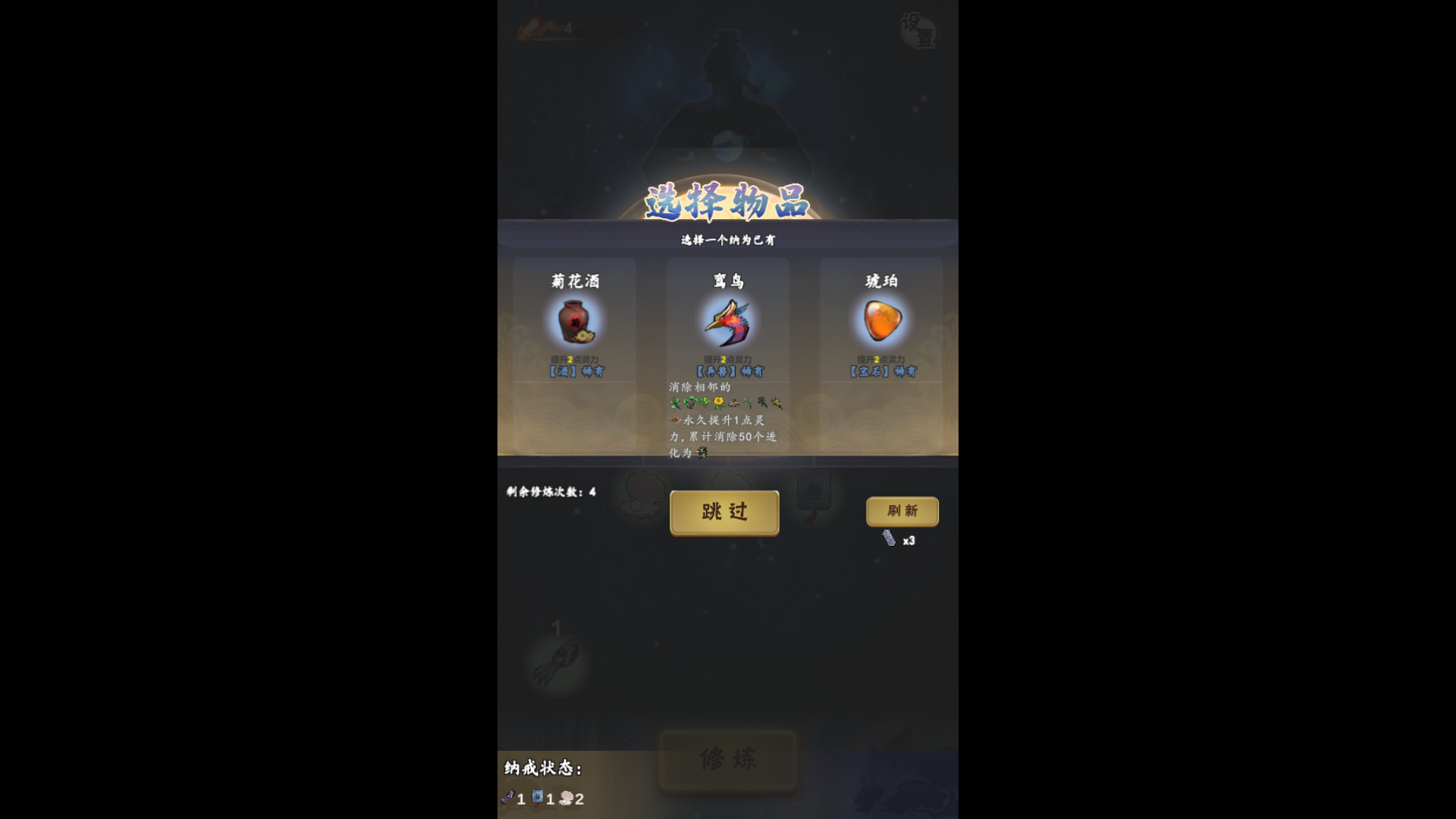The height and width of the screenshot is (819, 1456).
Task: Open the 鸾鸟 card description panel
Action: (726, 417)
